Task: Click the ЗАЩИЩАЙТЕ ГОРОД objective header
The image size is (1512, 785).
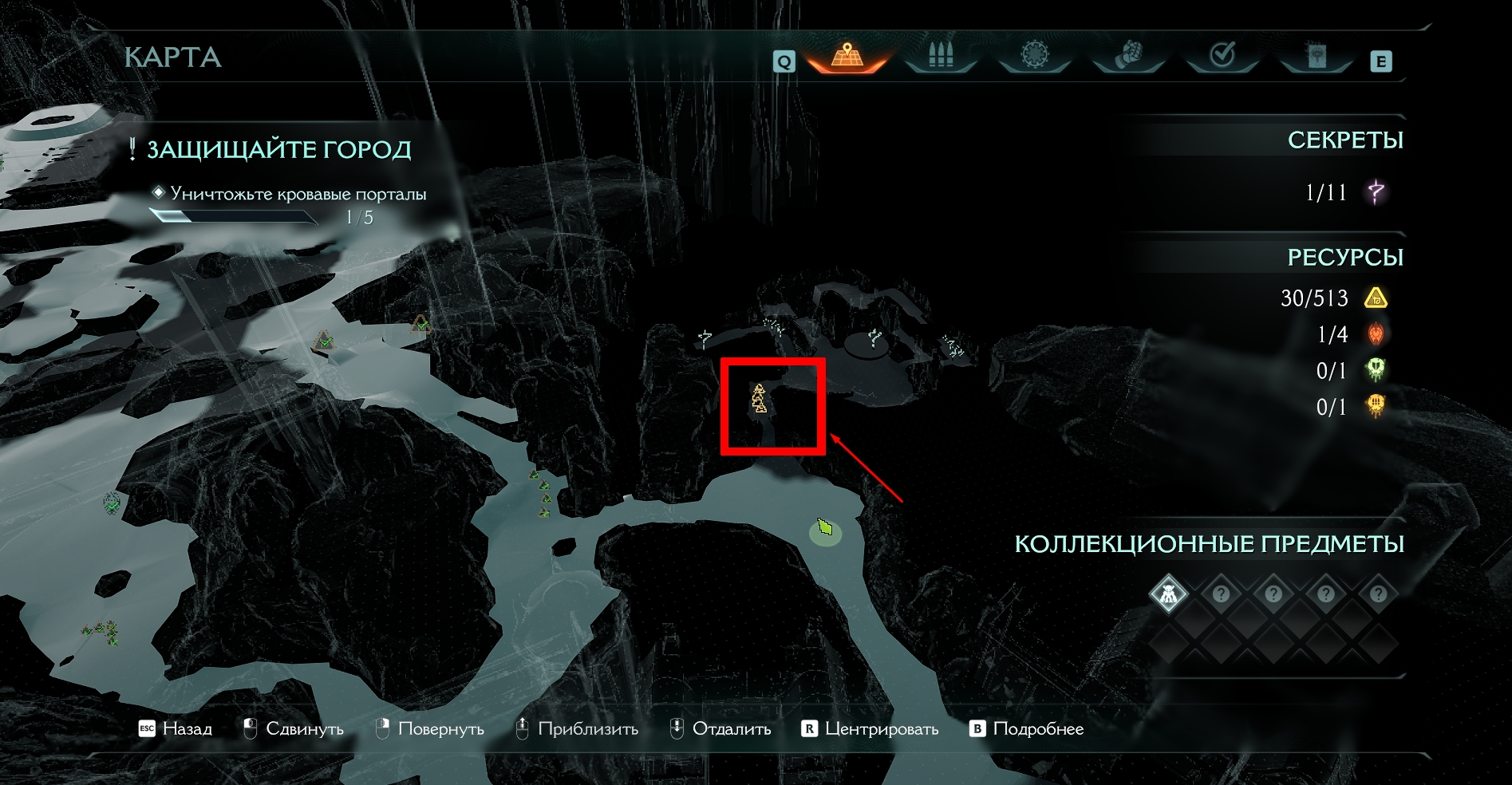Action: [278, 149]
